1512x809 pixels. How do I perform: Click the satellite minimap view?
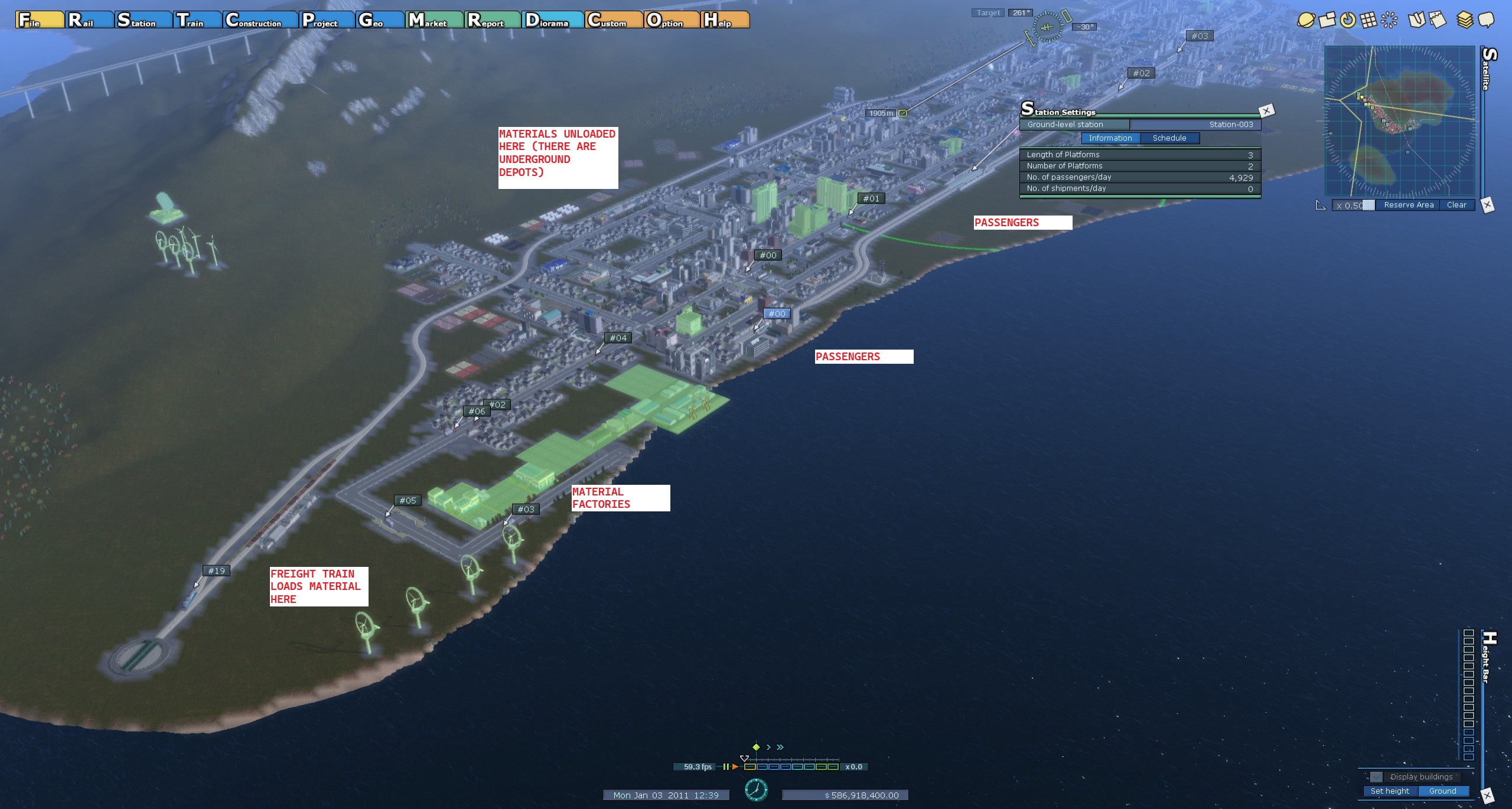[x=1400, y=121]
